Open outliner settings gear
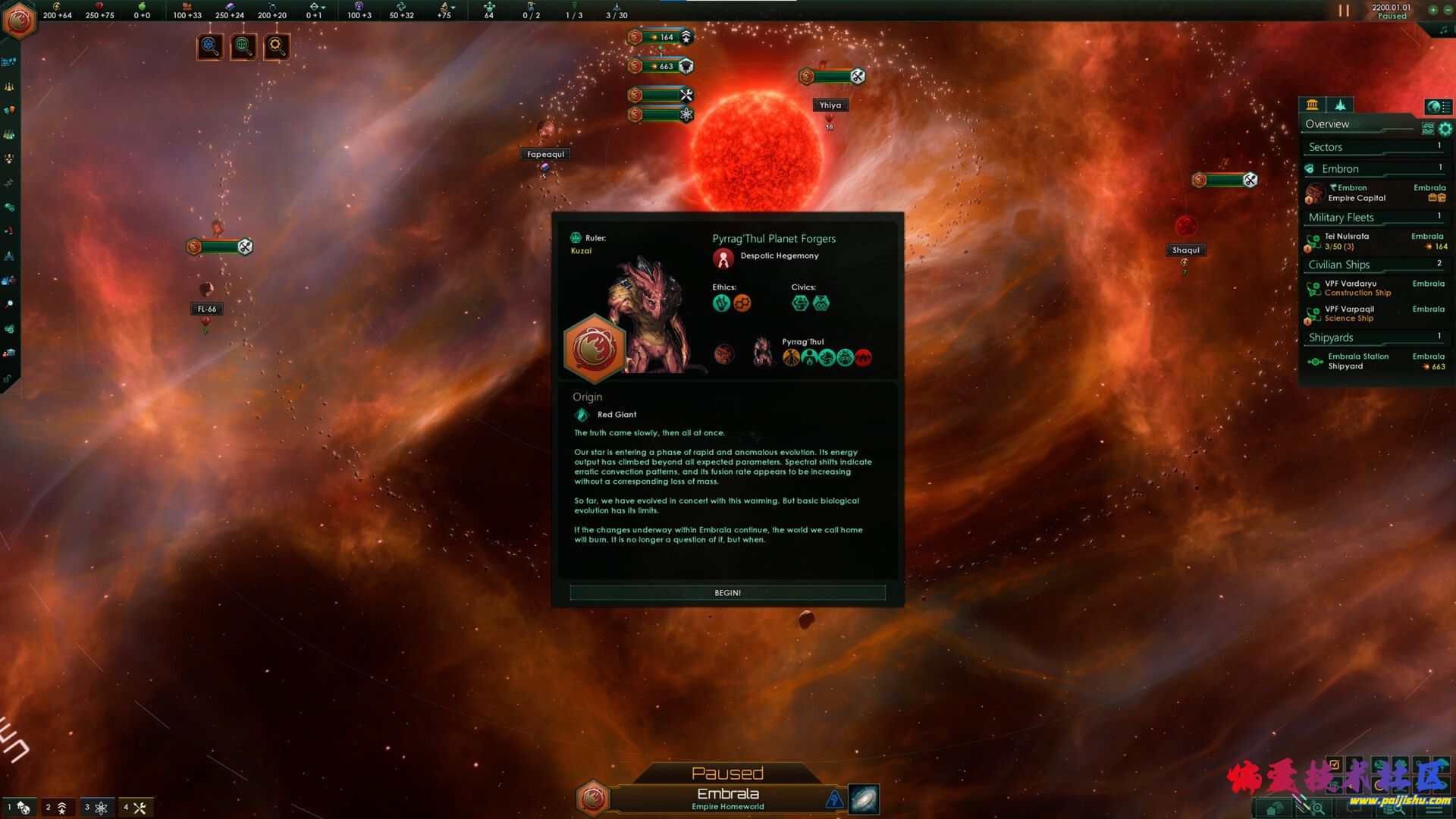Screen dimensions: 1456x819 (1445, 129)
